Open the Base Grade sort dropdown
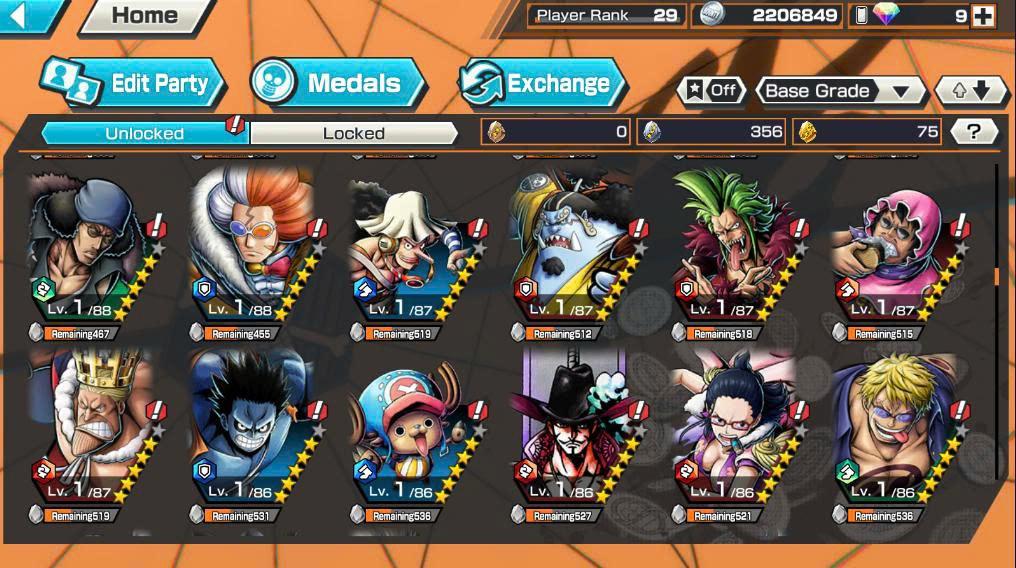The width and height of the screenshot is (1016, 568). (x=839, y=91)
